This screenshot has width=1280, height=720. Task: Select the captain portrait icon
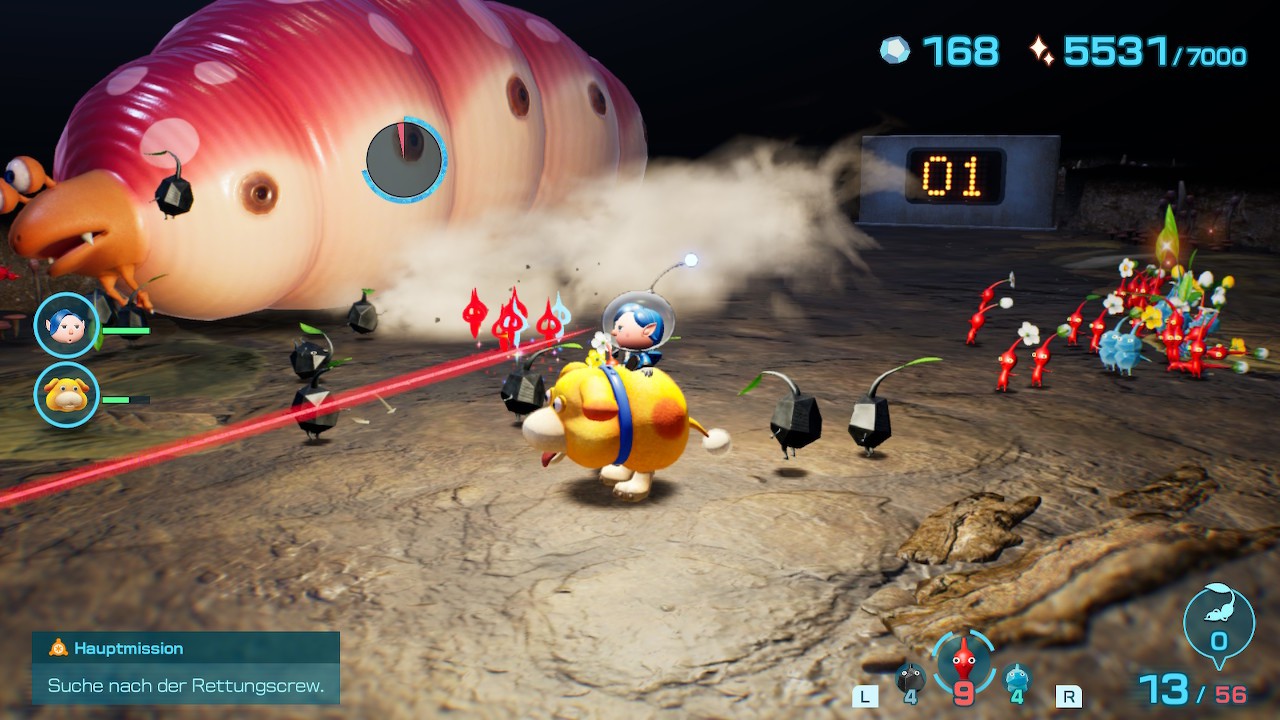point(66,325)
